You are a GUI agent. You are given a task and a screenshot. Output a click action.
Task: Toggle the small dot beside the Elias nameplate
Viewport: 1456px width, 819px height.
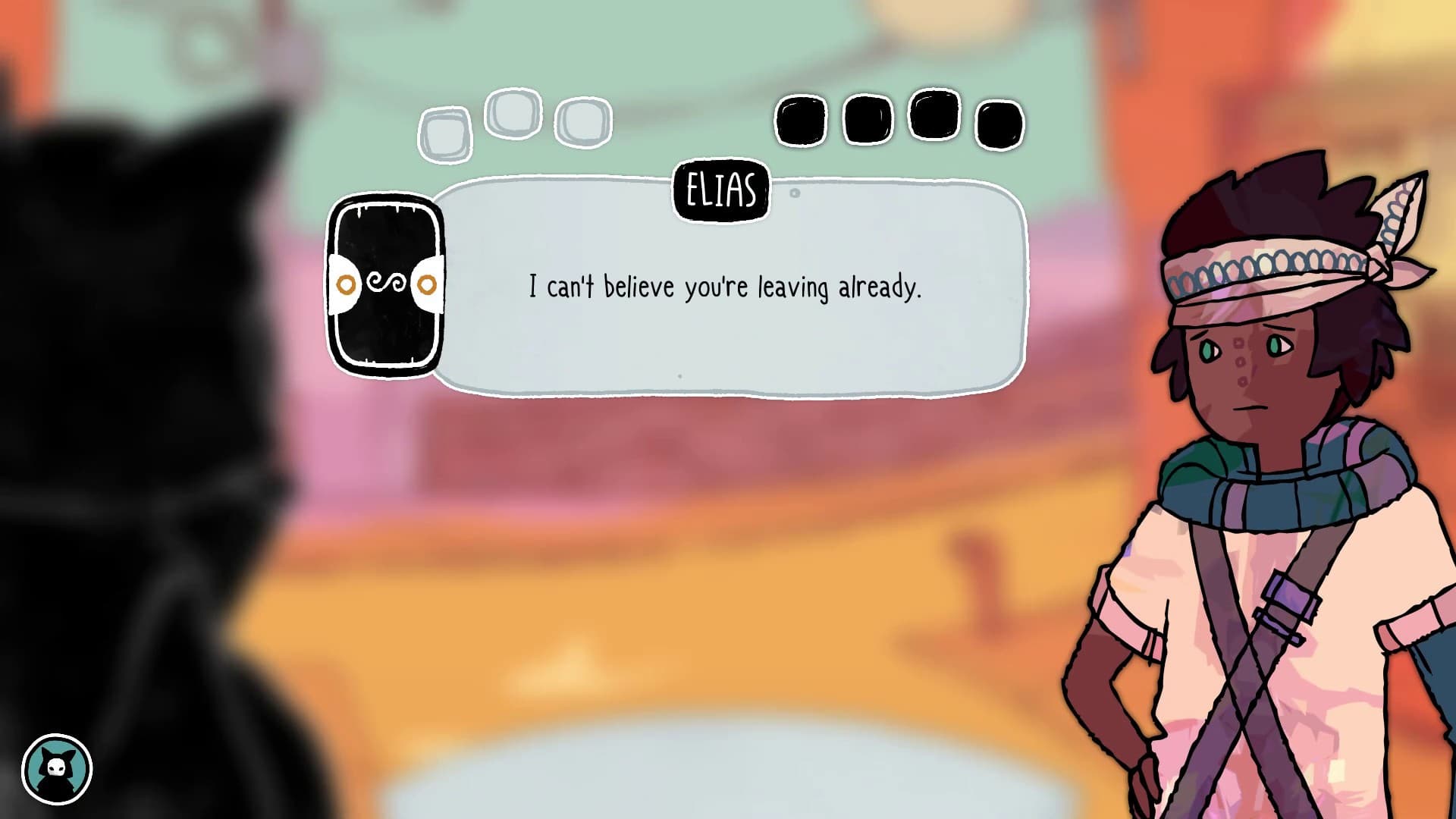793,193
